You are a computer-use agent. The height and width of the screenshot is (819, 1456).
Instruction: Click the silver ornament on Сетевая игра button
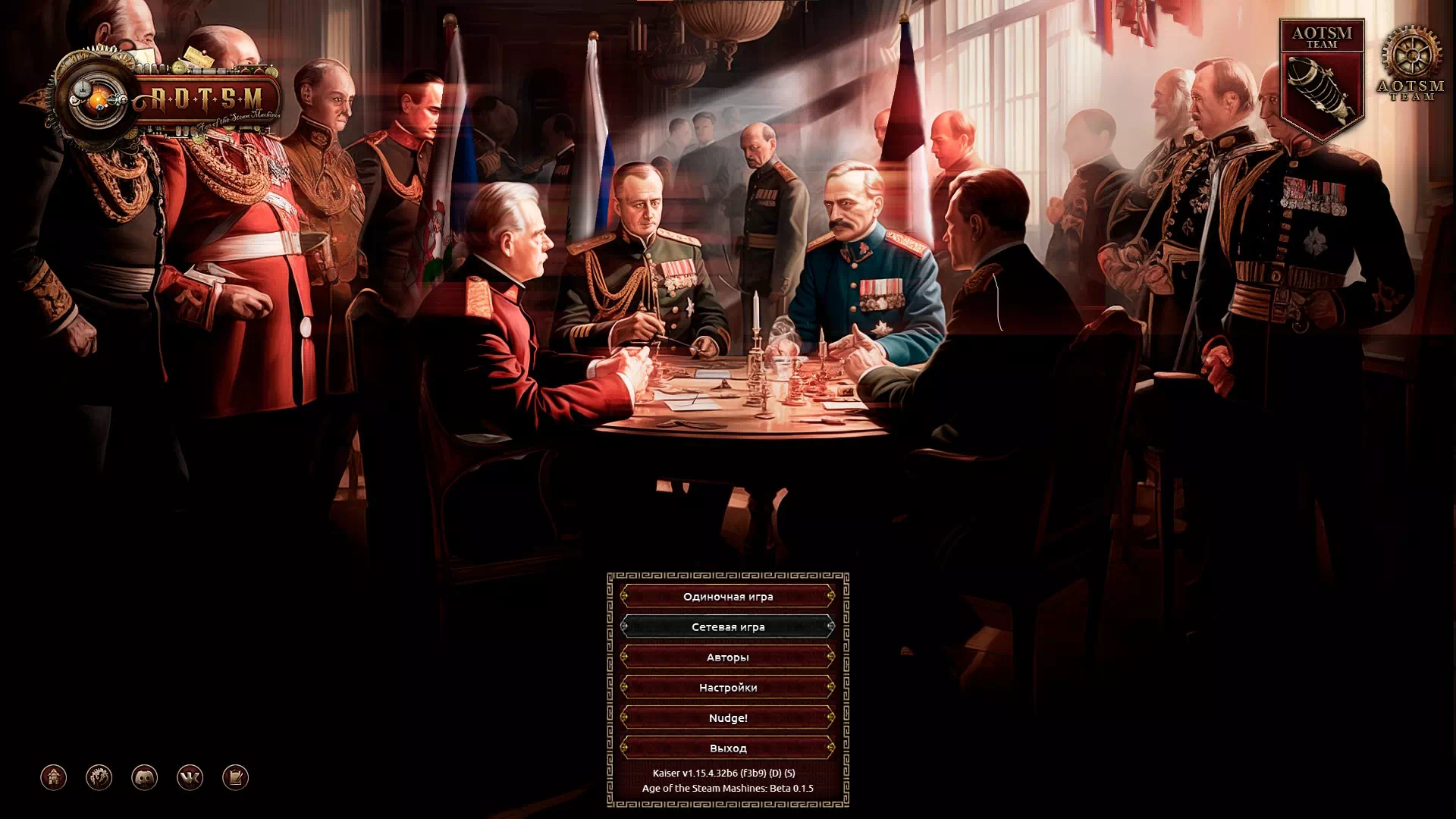tap(625, 627)
